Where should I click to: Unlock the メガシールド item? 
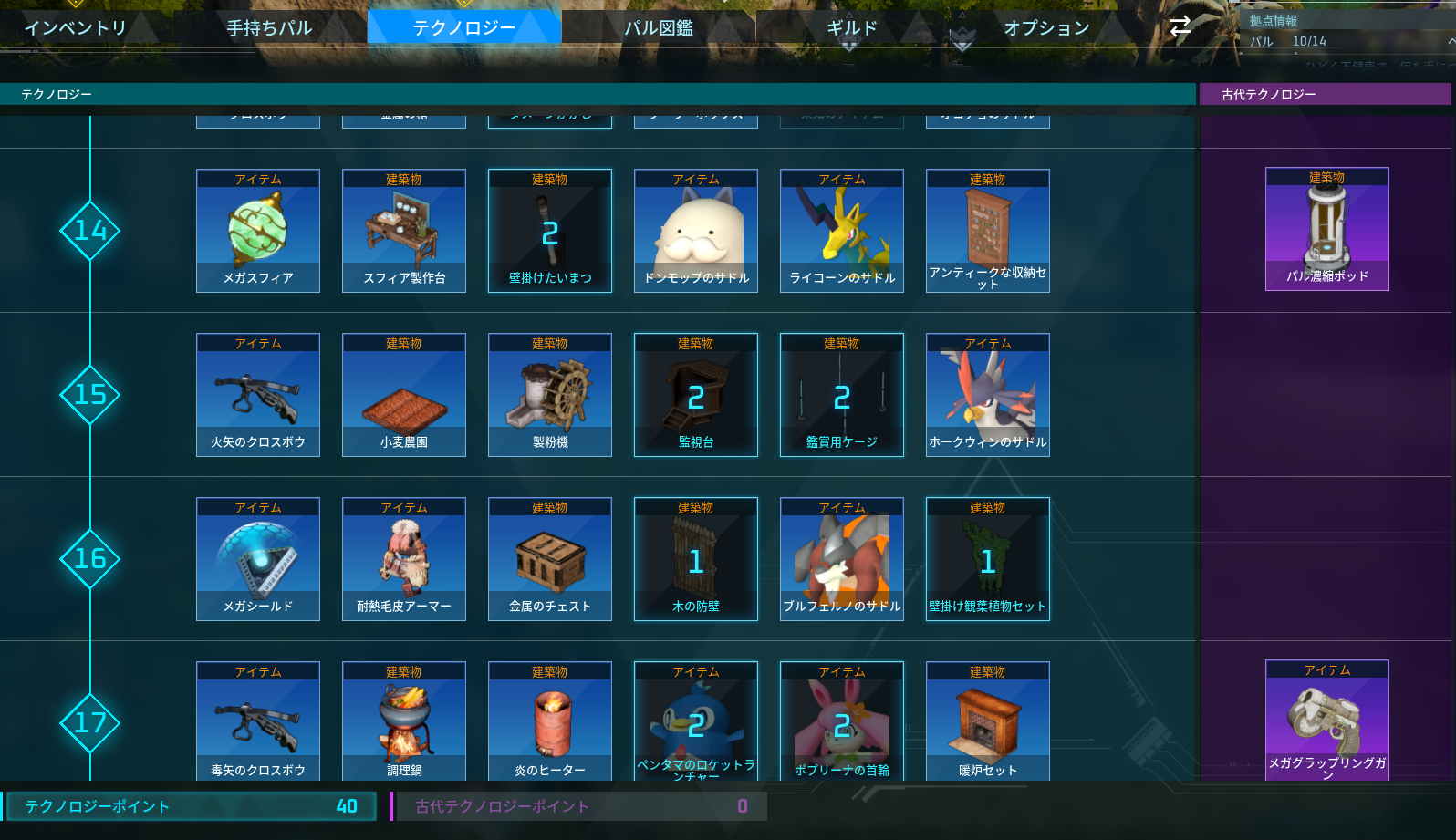pyautogui.click(x=257, y=558)
